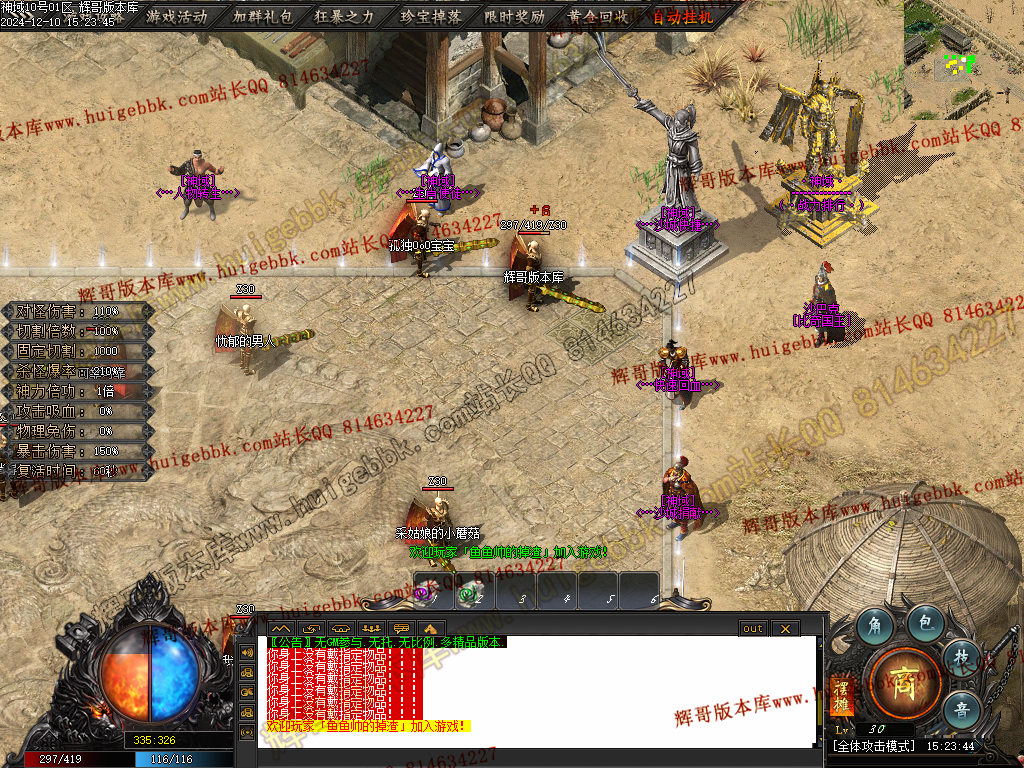Image resolution: width=1024 pixels, height=768 pixels.
Task: Open the 限时奖励 timed rewards menu
Action: (514, 16)
